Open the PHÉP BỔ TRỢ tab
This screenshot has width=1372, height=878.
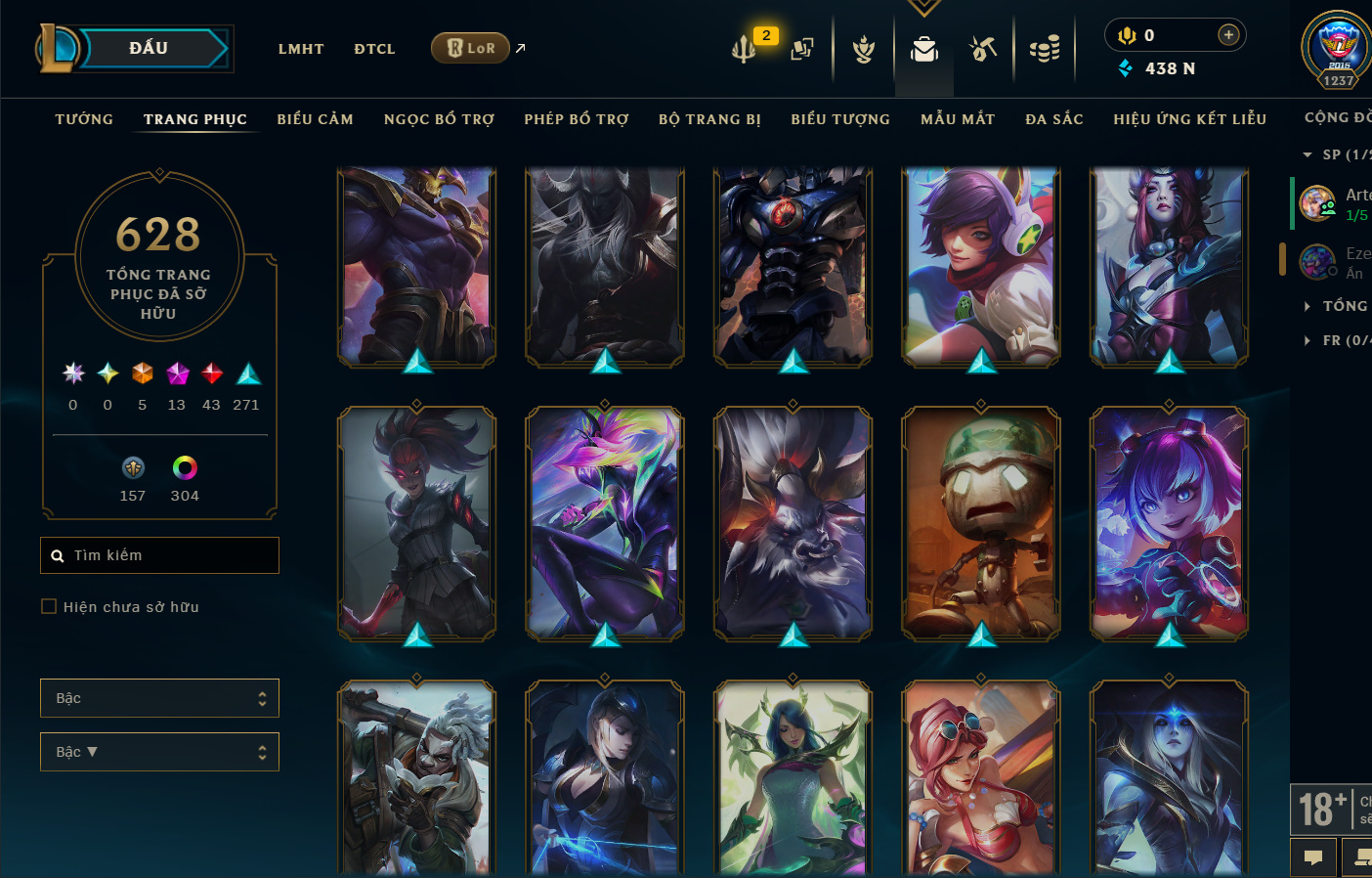(577, 119)
